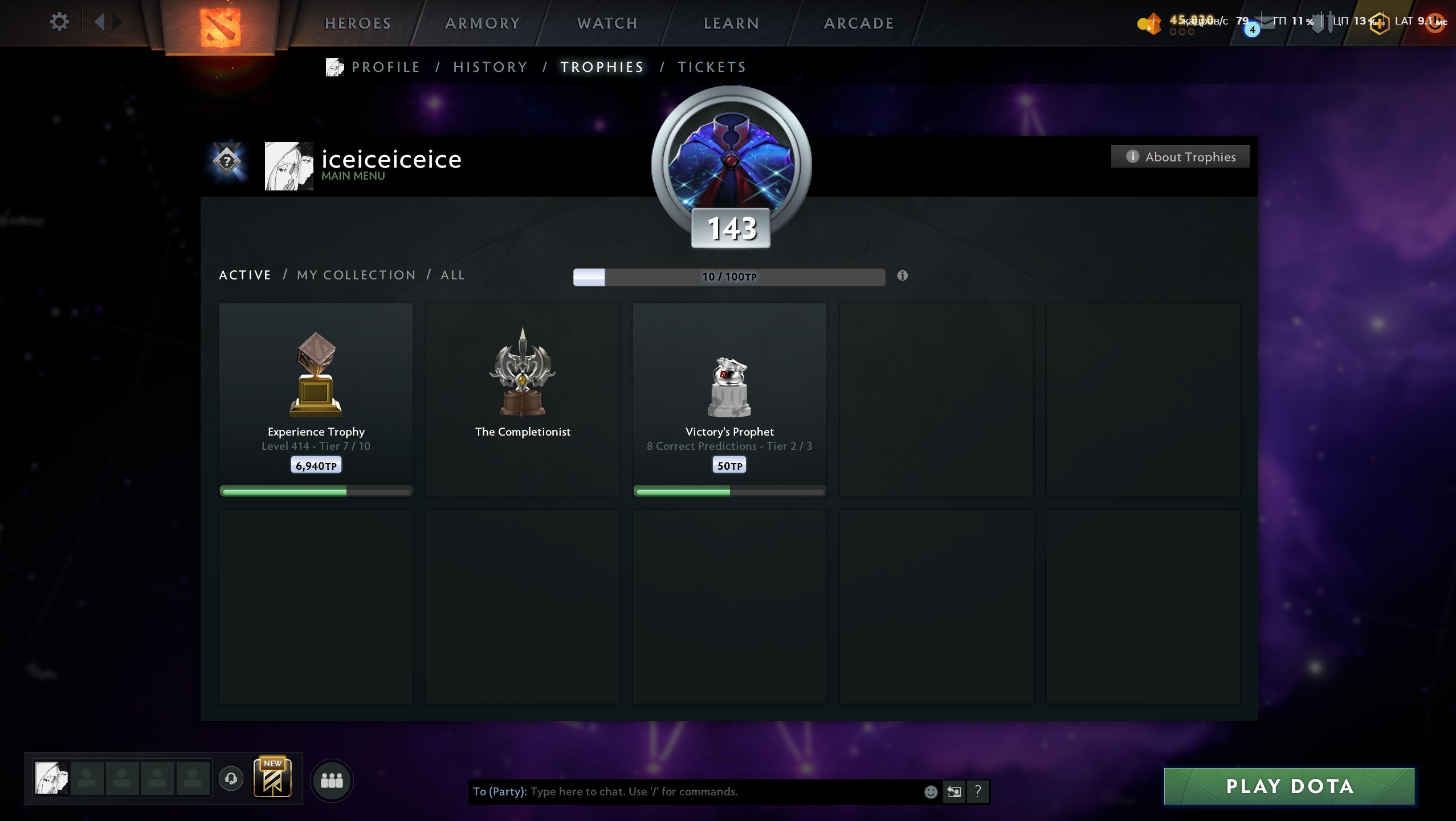
Task: Return to the Dota 2 home dashboard
Action: tap(221, 26)
